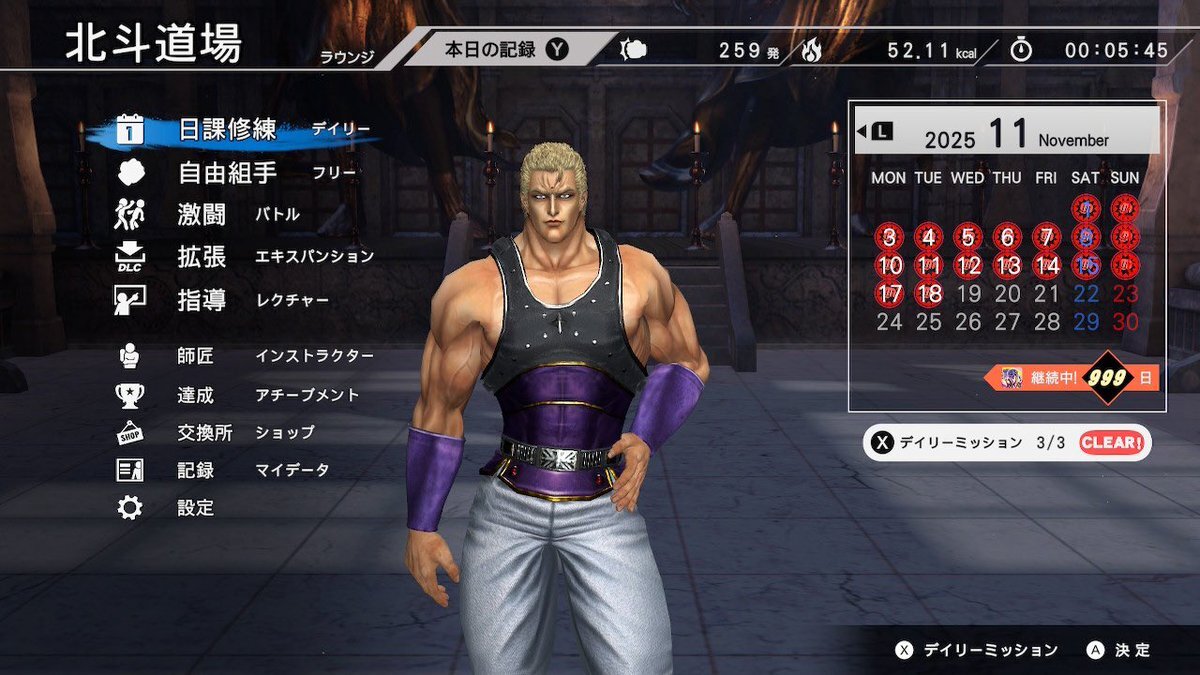Choose 自由組手 Free sparring mode
Viewport: 1200px width, 675px height.
coord(228,173)
